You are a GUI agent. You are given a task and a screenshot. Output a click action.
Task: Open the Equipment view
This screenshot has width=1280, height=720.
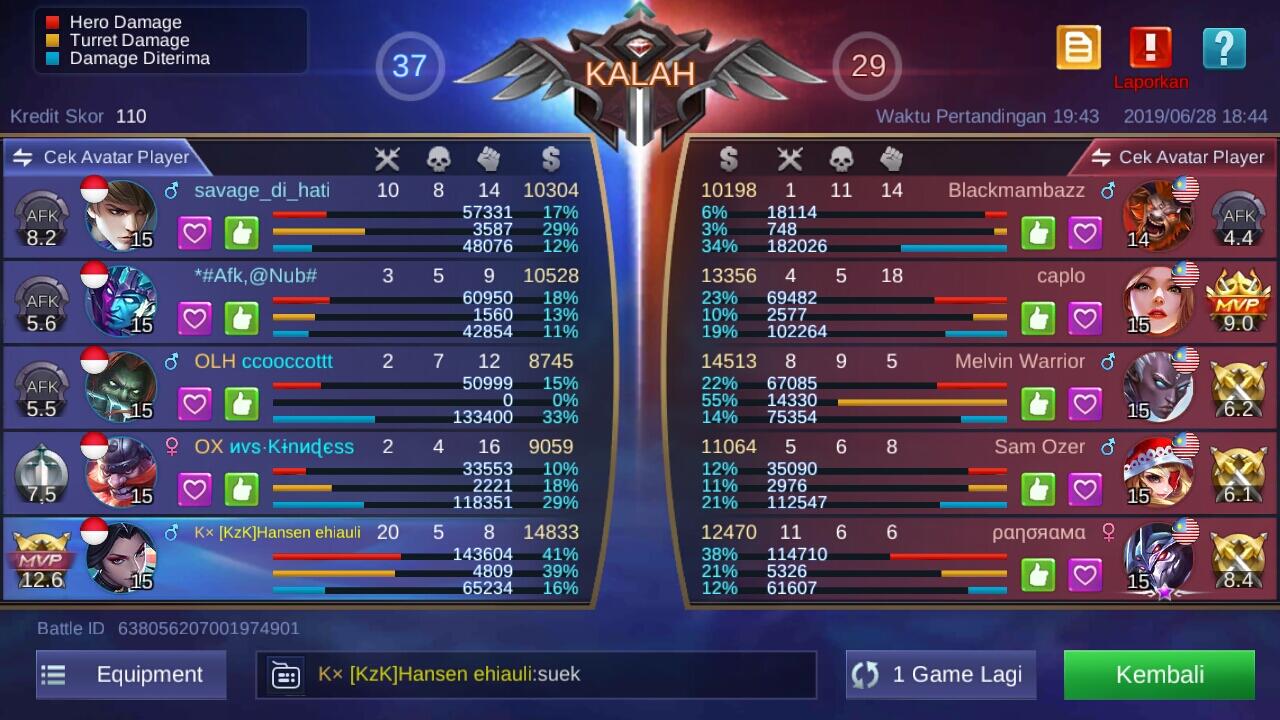[x=131, y=675]
